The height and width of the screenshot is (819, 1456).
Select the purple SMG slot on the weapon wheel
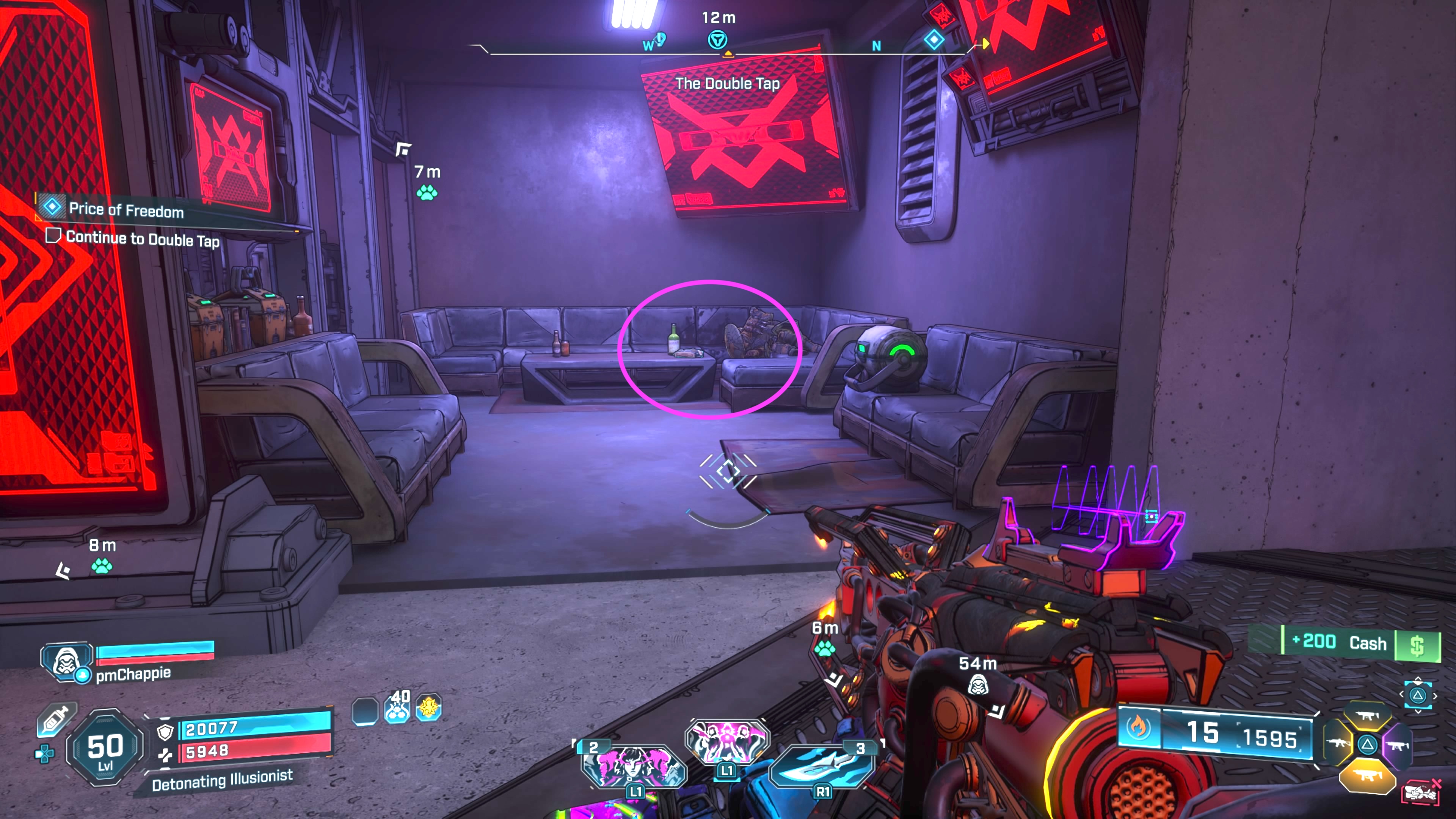[1398, 746]
